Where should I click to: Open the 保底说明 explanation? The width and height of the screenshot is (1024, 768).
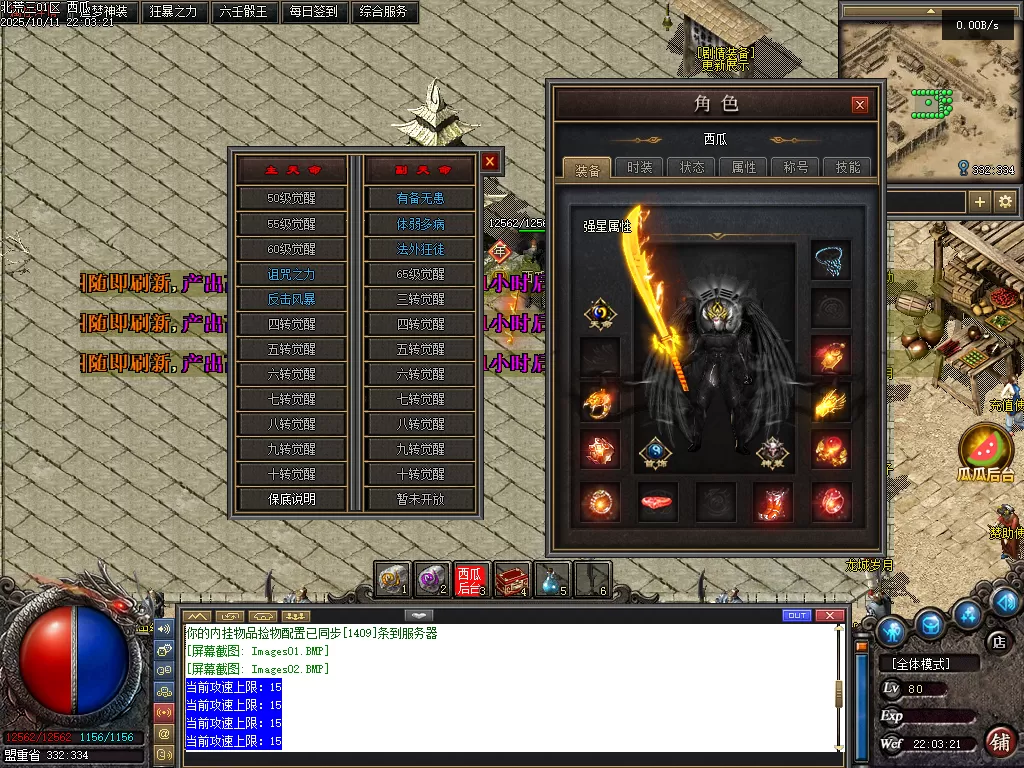tap(291, 499)
